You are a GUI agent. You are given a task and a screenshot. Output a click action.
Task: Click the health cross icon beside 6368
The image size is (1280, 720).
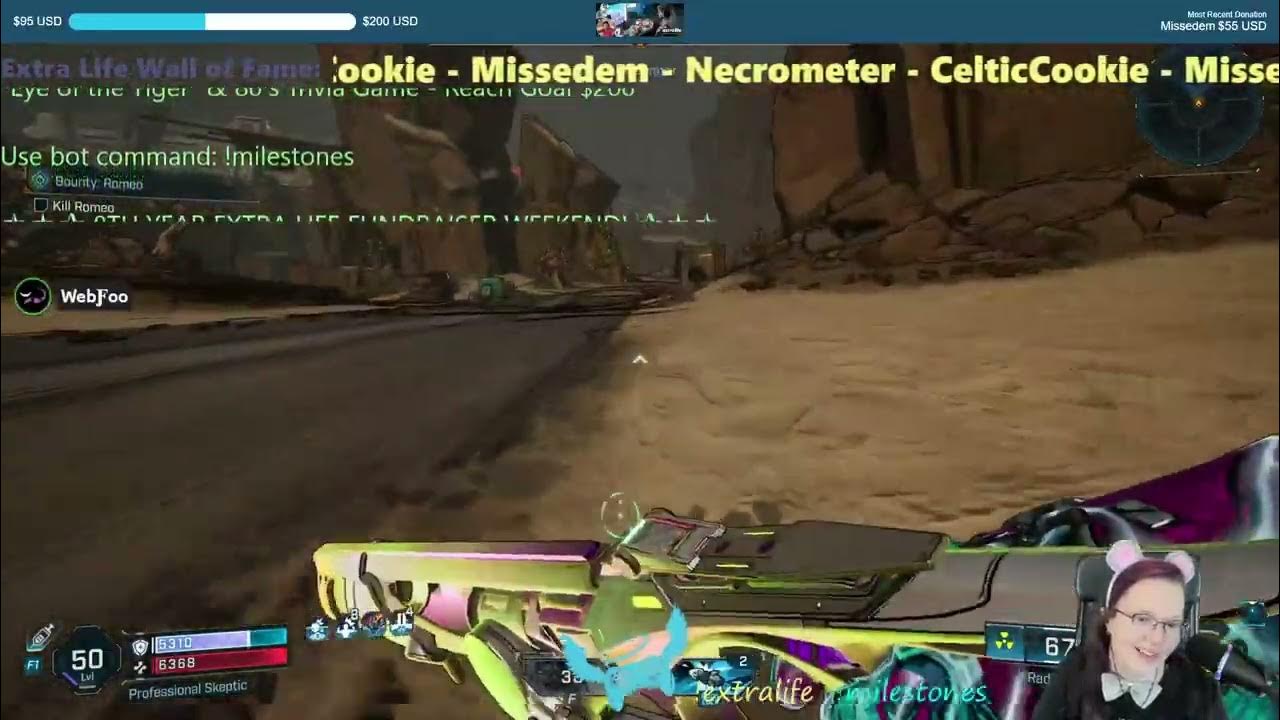click(x=140, y=668)
